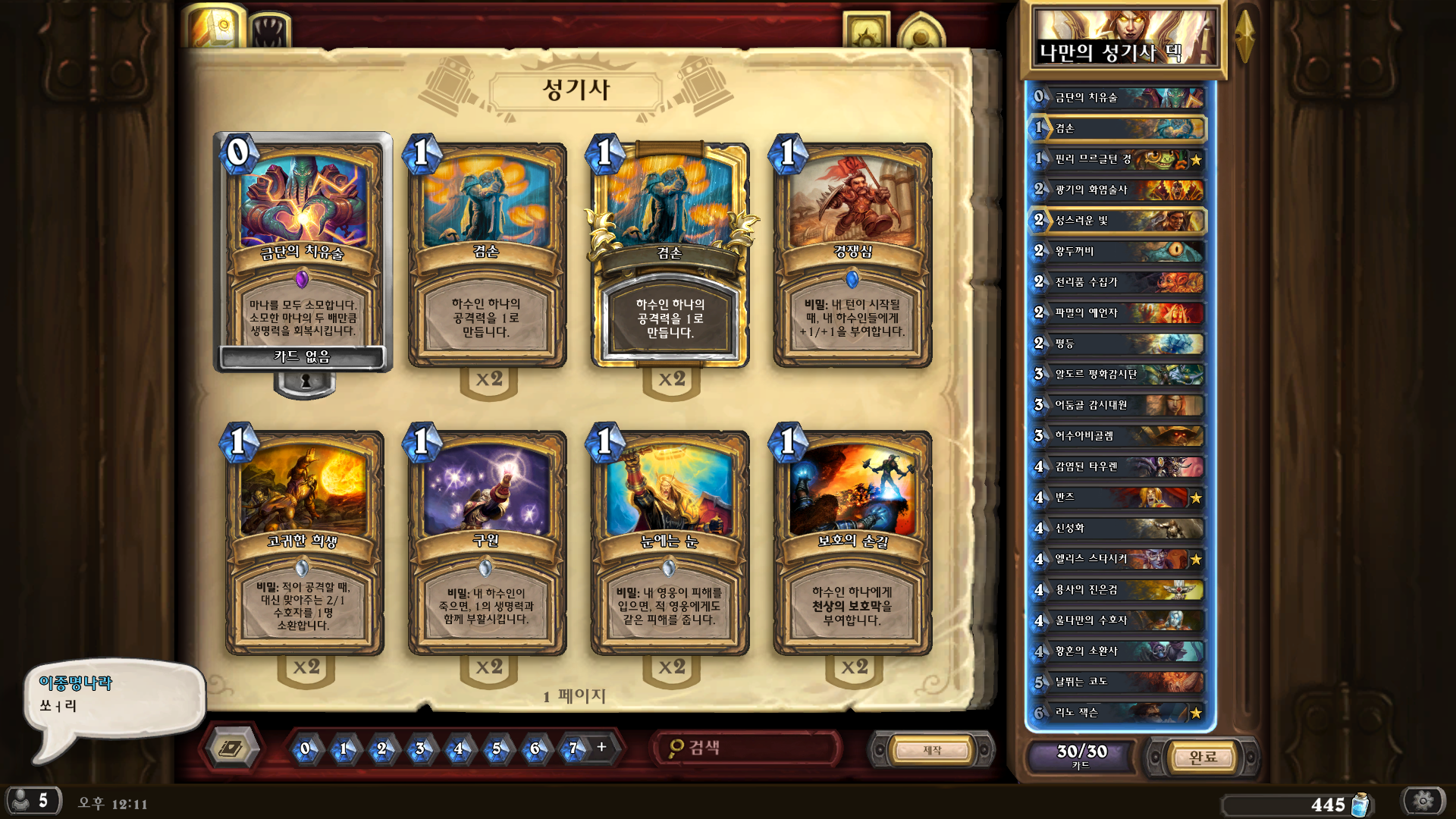The width and height of the screenshot is (1456, 819).
Task: Filter by 3 mana cost crystal
Action: [x=420, y=748]
